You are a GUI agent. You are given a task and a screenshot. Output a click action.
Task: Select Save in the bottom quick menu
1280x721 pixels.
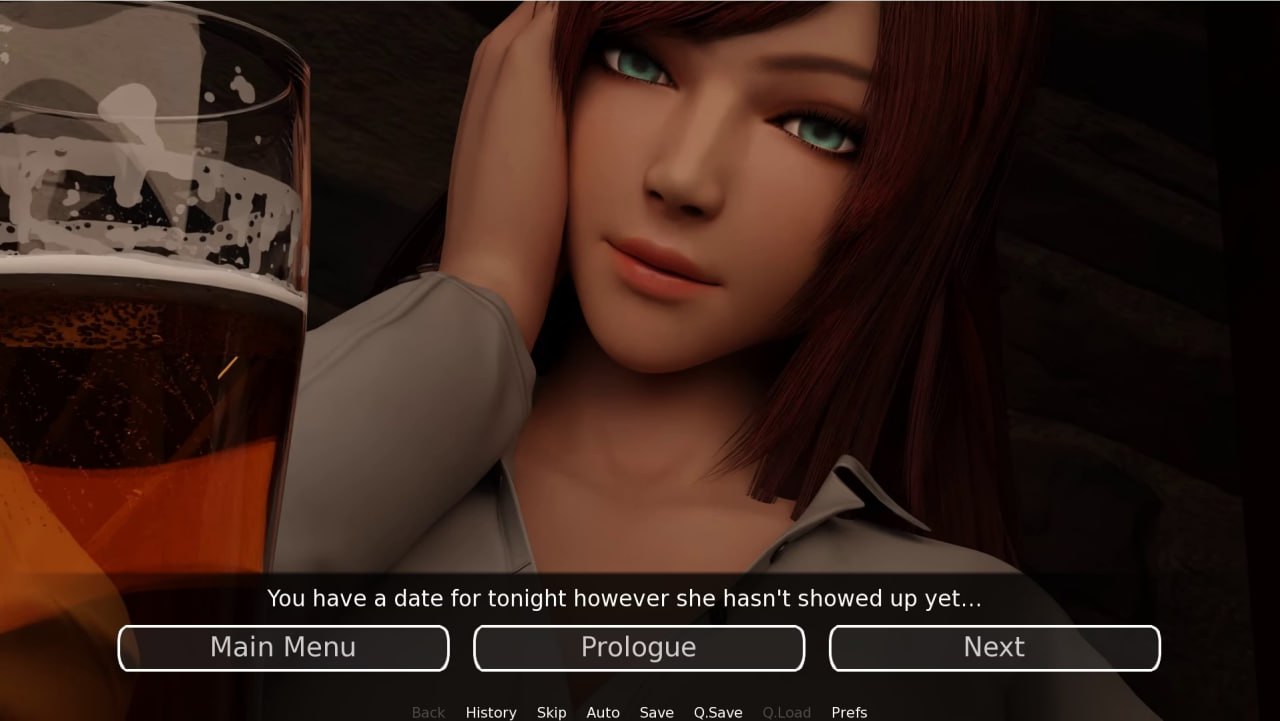656,712
